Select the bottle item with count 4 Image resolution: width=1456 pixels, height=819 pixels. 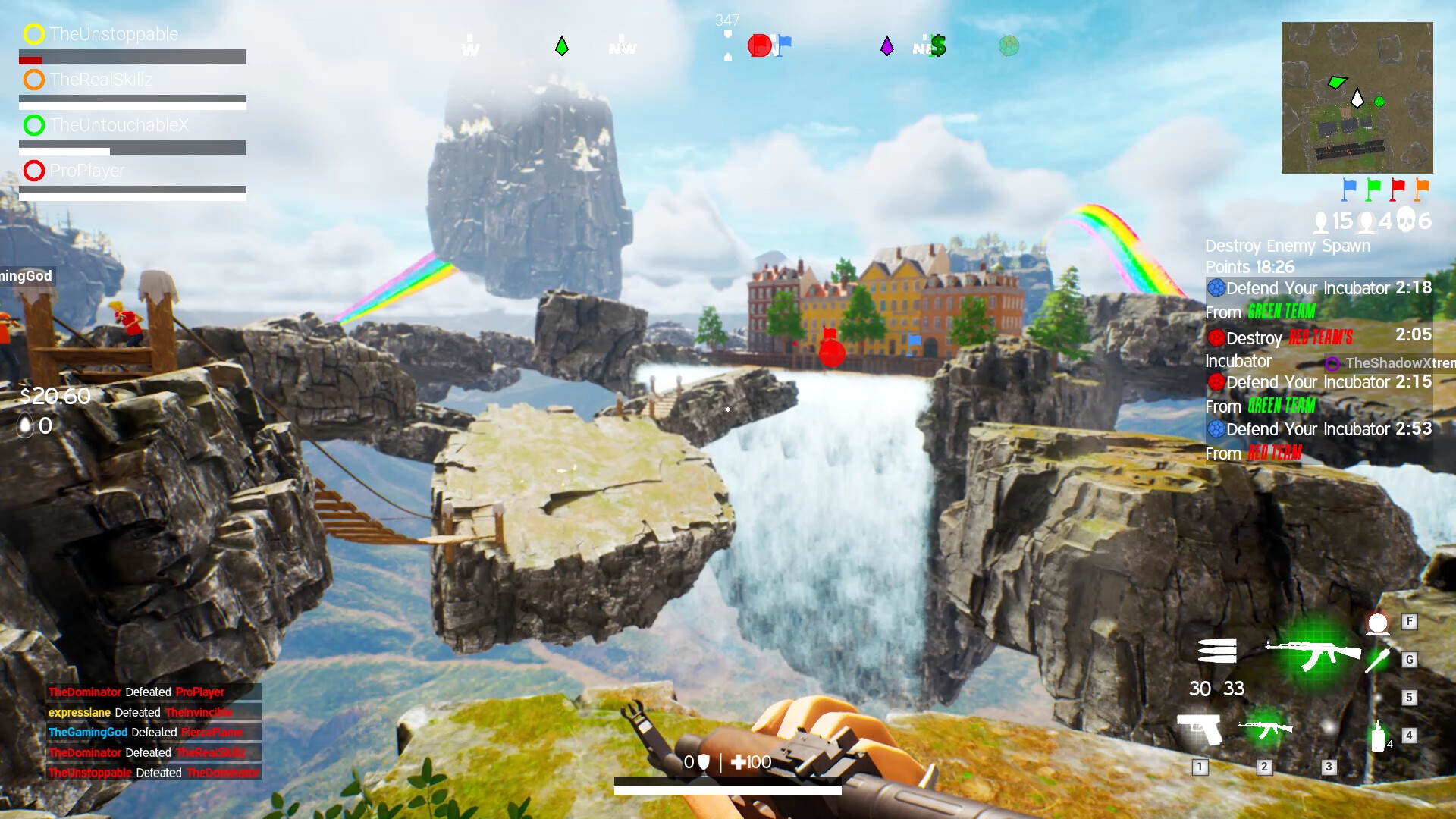pyautogui.click(x=1379, y=736)
